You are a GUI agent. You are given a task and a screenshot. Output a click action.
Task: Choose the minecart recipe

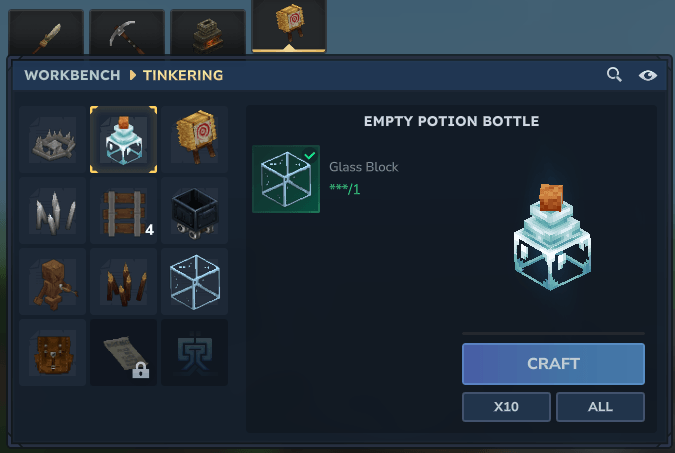tap(194, 211)
